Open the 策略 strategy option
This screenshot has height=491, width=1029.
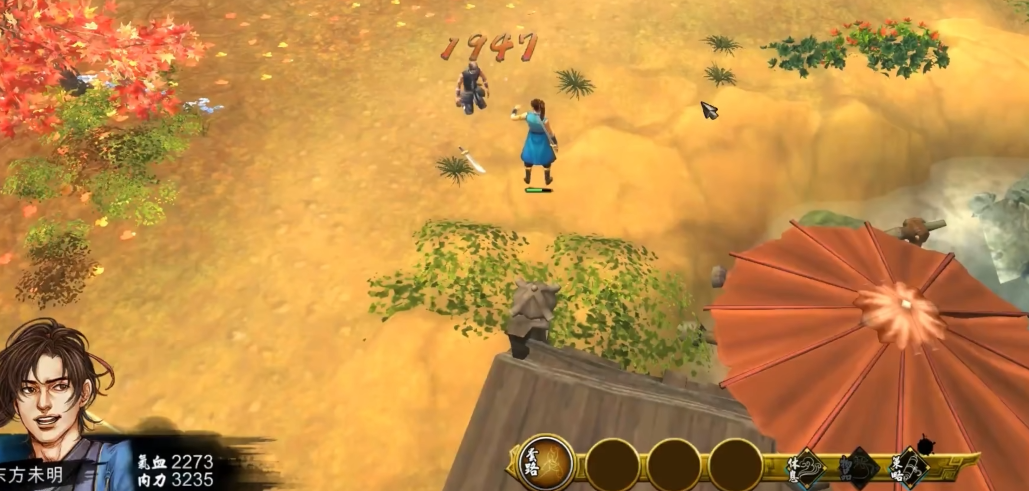pyautogui.click(x=909, y=468)
